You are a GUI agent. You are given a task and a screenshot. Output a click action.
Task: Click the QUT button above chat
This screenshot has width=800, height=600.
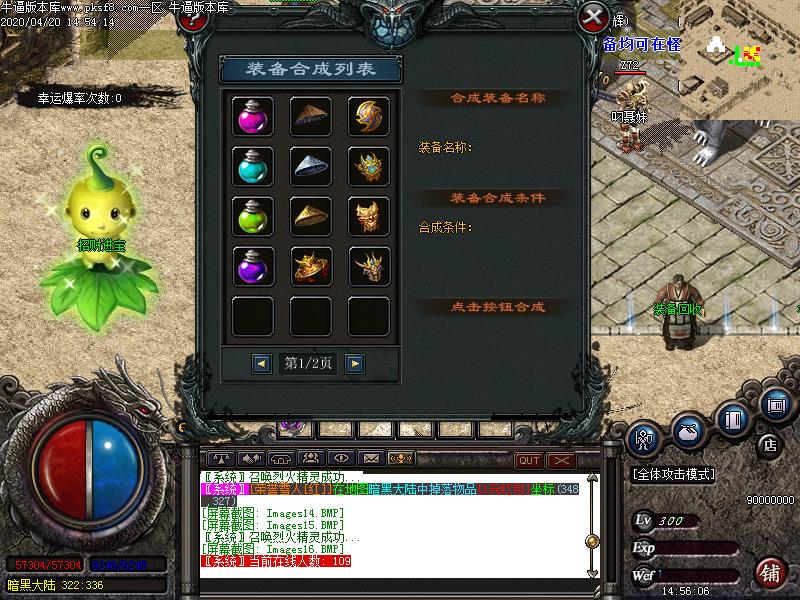pyautogui.click(x=529, y=460)
